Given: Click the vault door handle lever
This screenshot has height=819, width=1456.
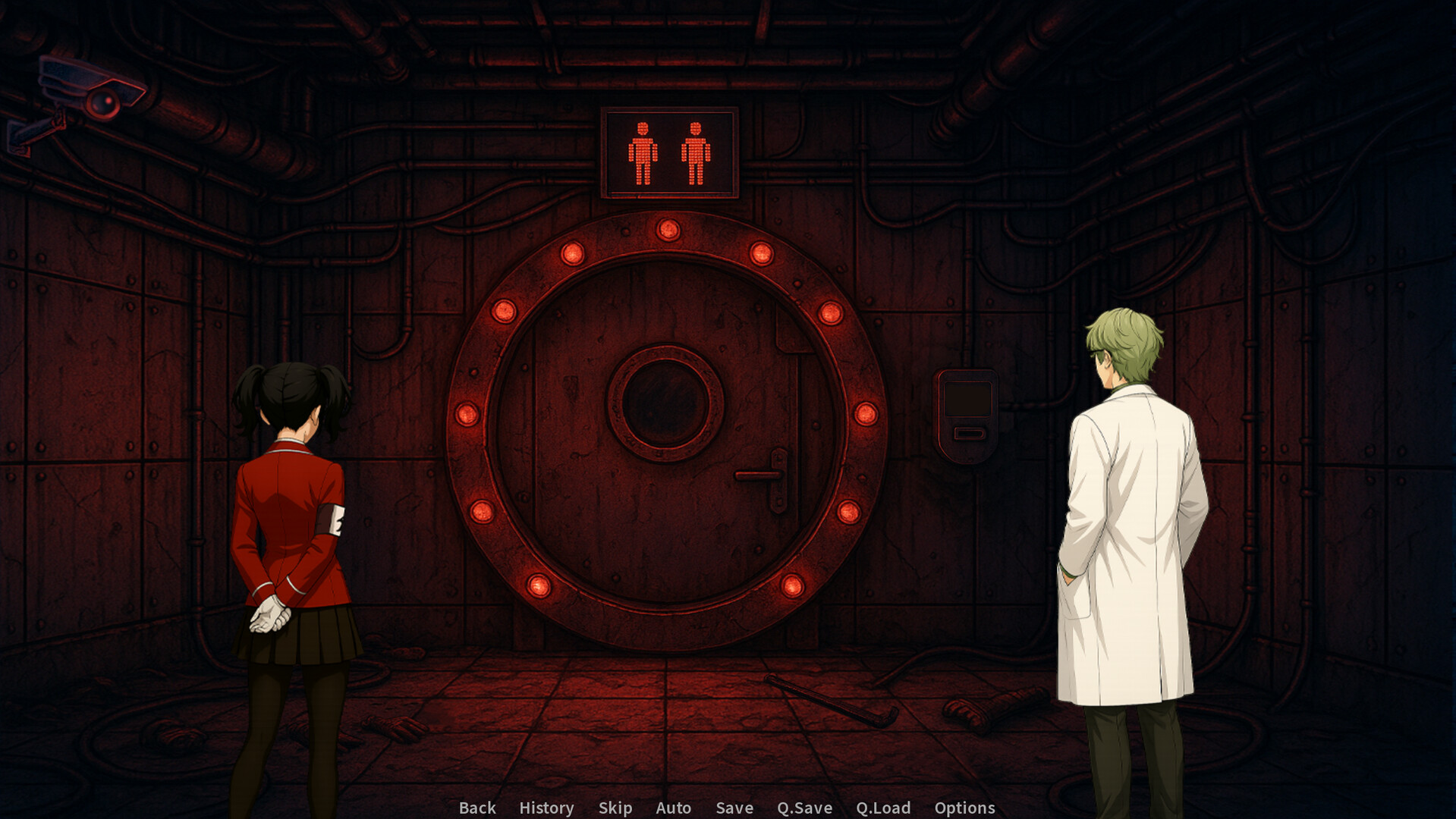Looking at the screenshot, I should tap(759, 475).
